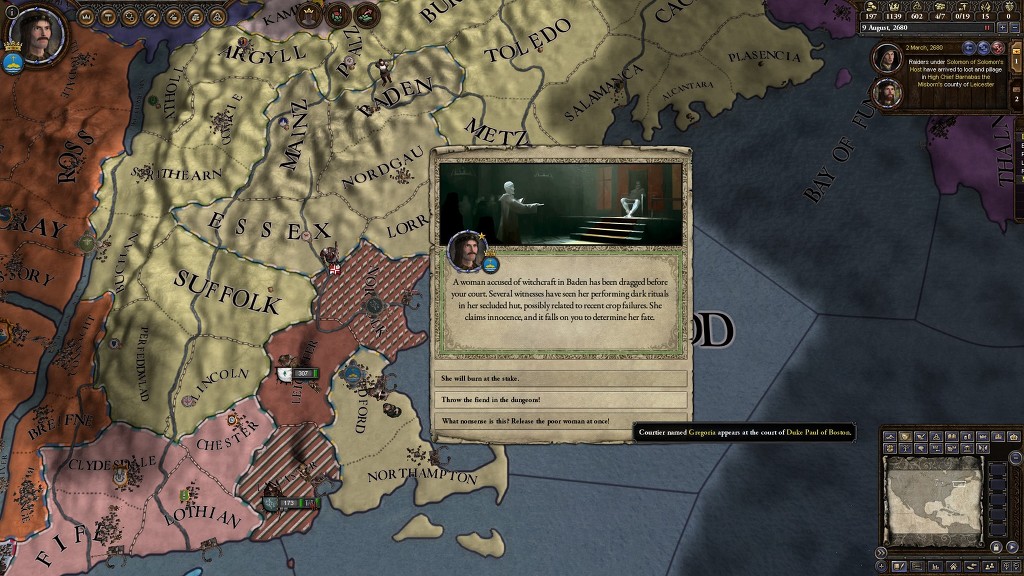The width and height of the screenshot is (1024, 576).
Task: Open High Chief Barnabas's portrait
Action: 887,93
